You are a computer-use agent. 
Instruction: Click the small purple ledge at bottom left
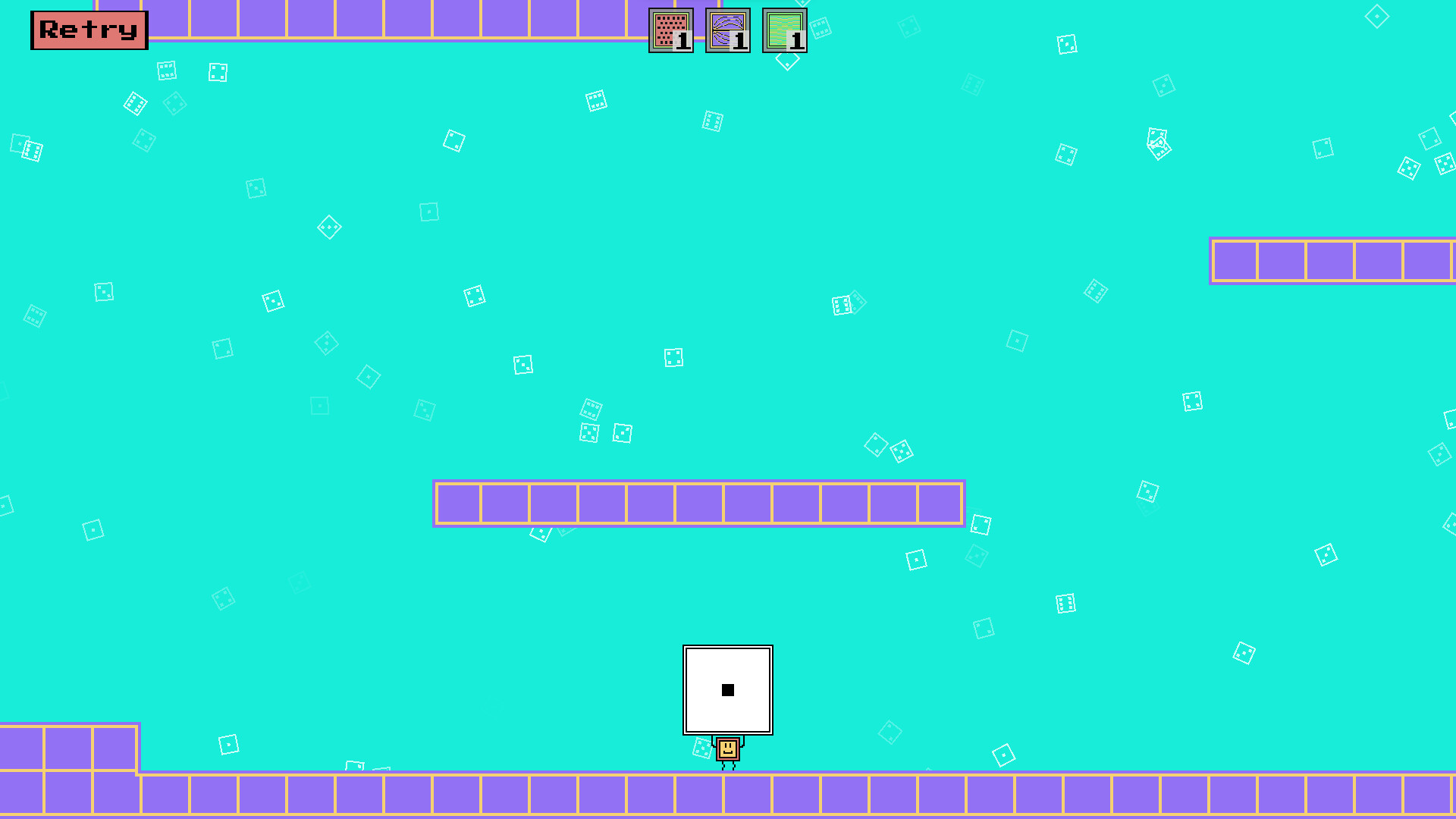pos(68,747)
